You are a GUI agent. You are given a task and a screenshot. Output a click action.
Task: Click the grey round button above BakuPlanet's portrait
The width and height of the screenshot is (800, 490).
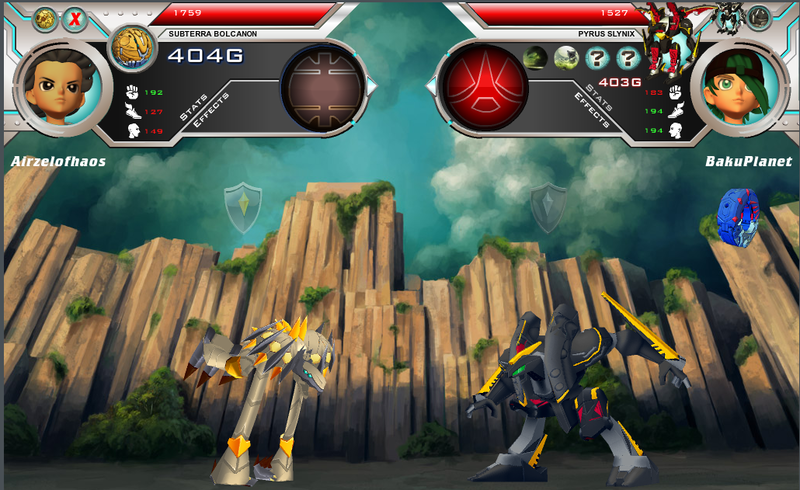tap(759, 17)
